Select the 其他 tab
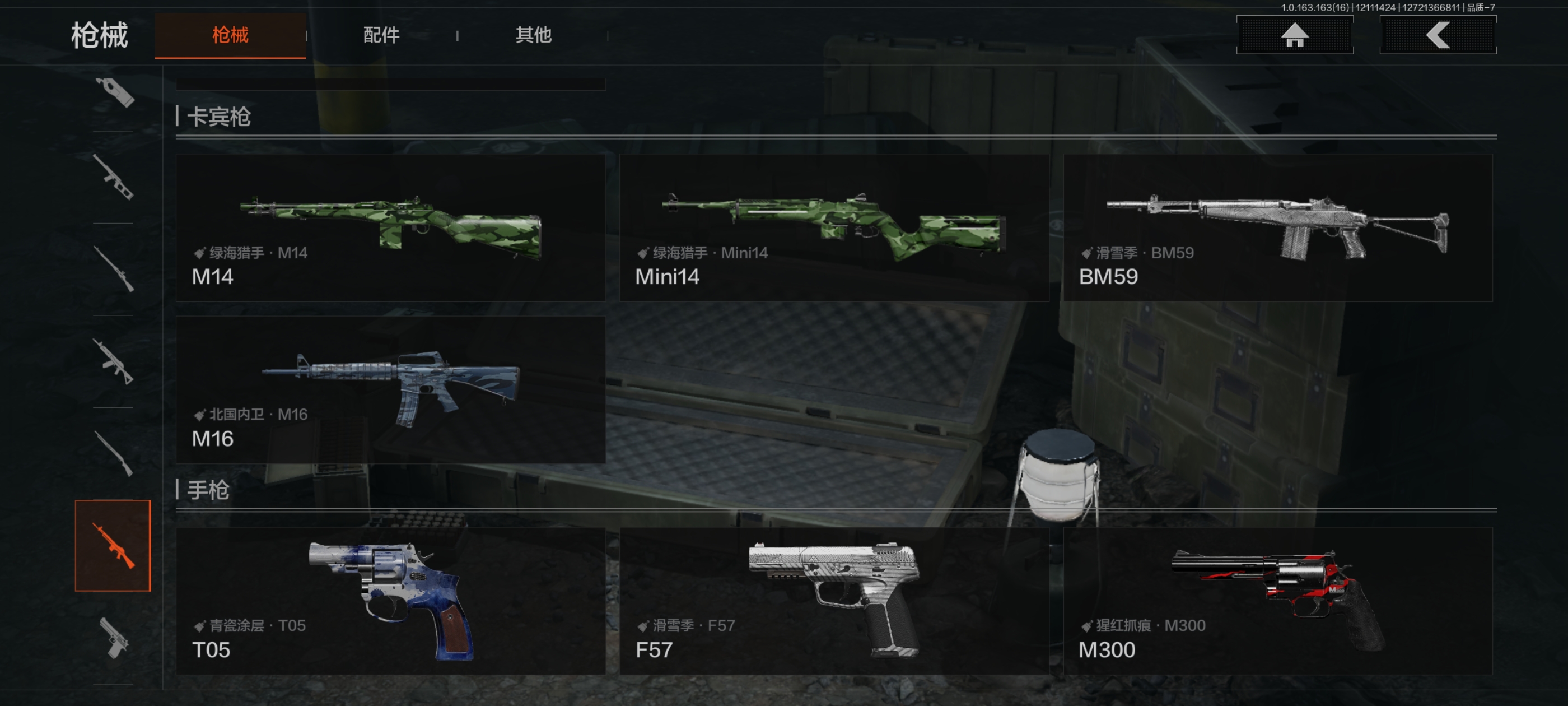 pyautogui.click(x=533, y=35)
